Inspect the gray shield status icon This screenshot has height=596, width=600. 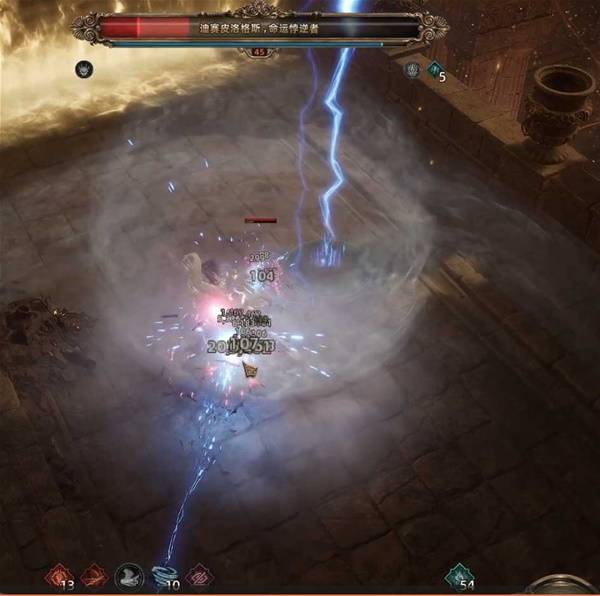(412, 70)
